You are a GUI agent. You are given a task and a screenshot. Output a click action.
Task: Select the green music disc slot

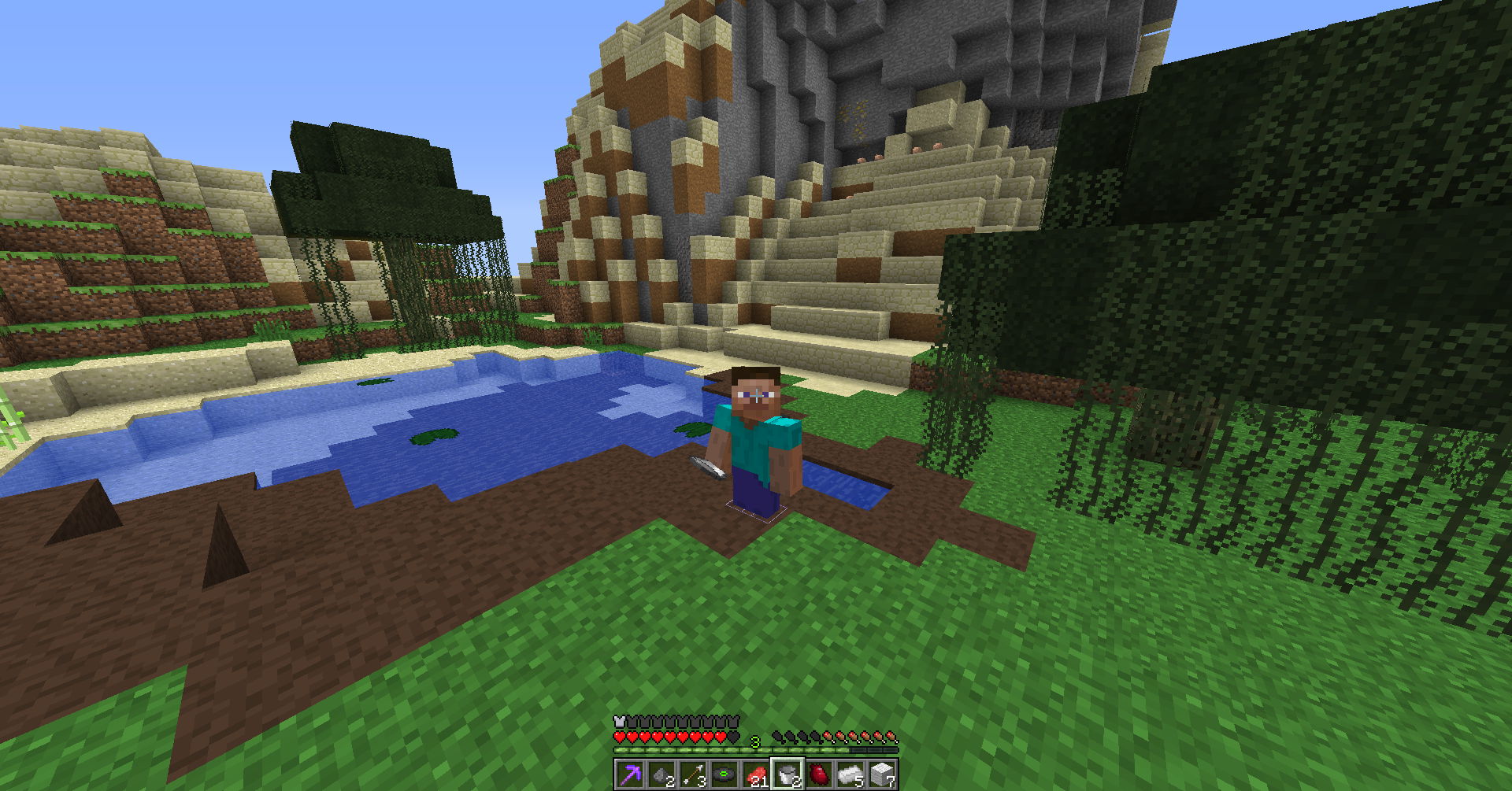click(724, 774)
